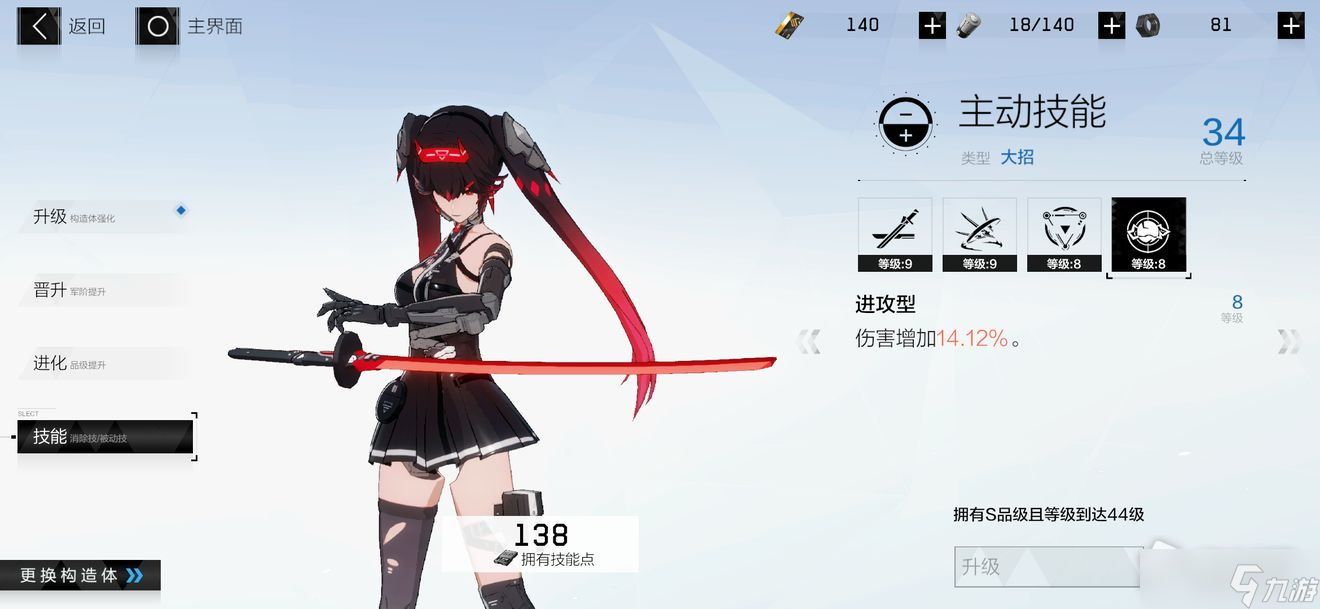
Task: Select the 进化 evolution tab
Action: 100,363
